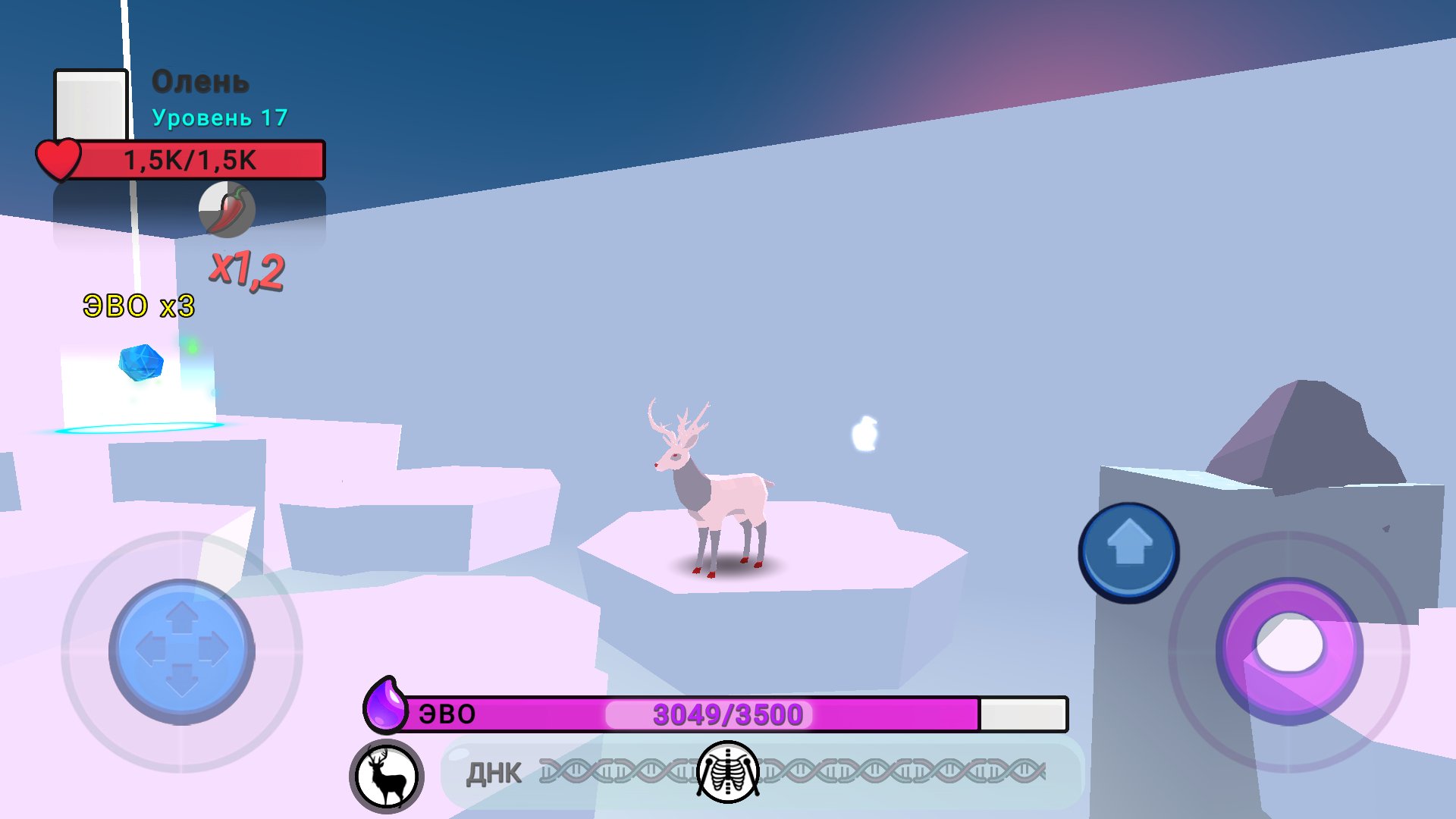Tap the heart icon on the health bar

tap(59, 158)
